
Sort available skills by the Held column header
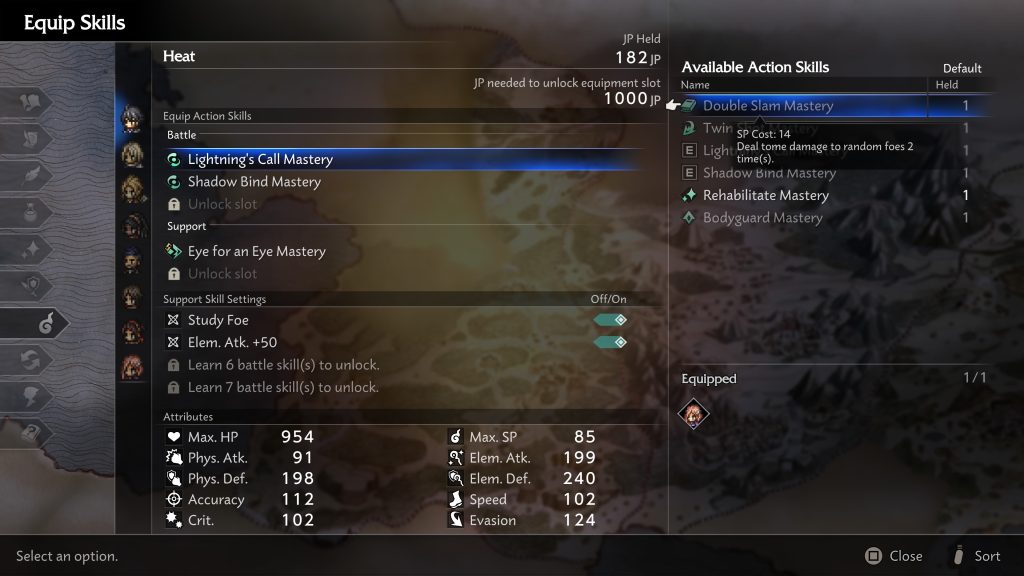(946, 86)
